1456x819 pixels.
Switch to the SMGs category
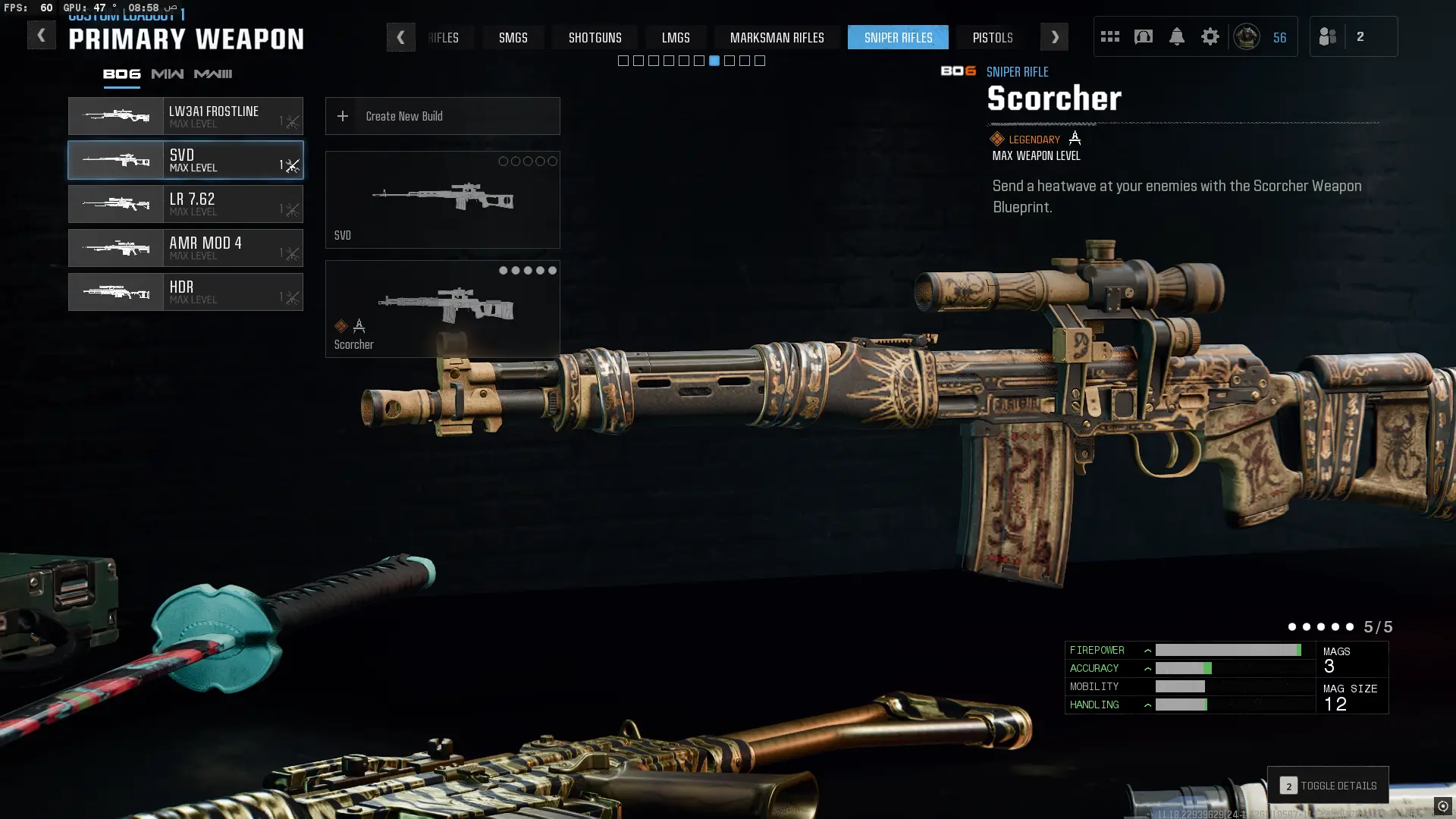pyautogui.click(x=513, y=37)
